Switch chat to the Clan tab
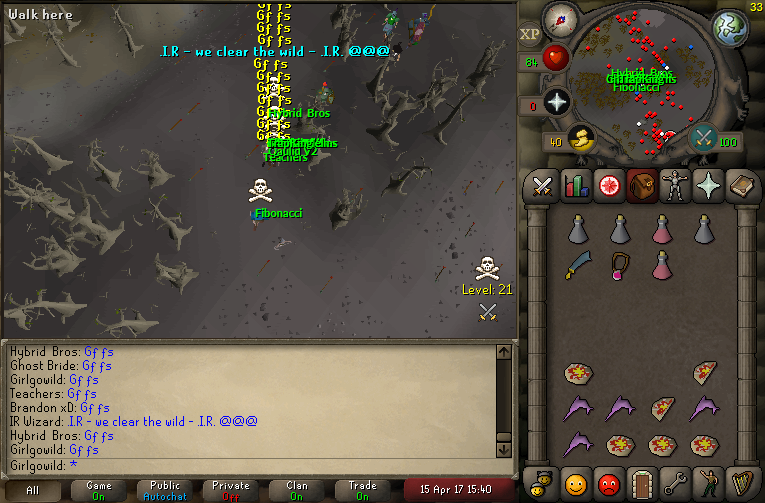 click(297, 490)
